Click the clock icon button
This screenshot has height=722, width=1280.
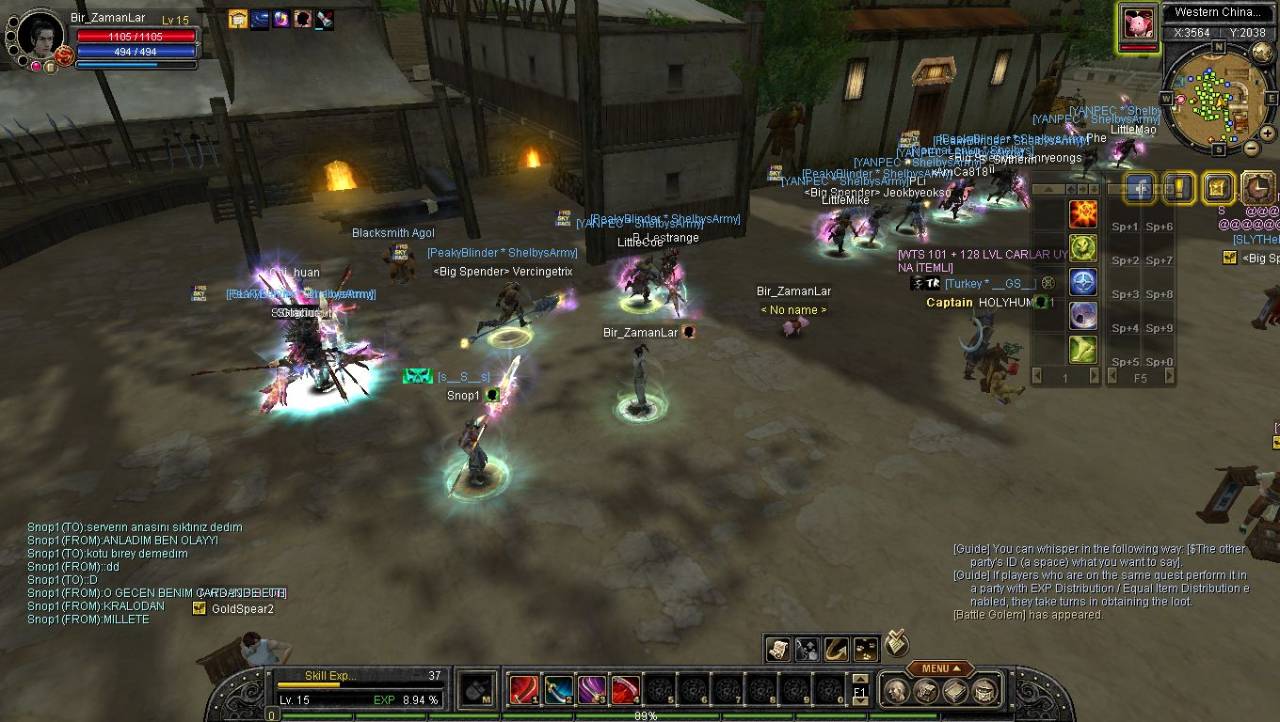pyautogui.click(x=1258, y=187)
